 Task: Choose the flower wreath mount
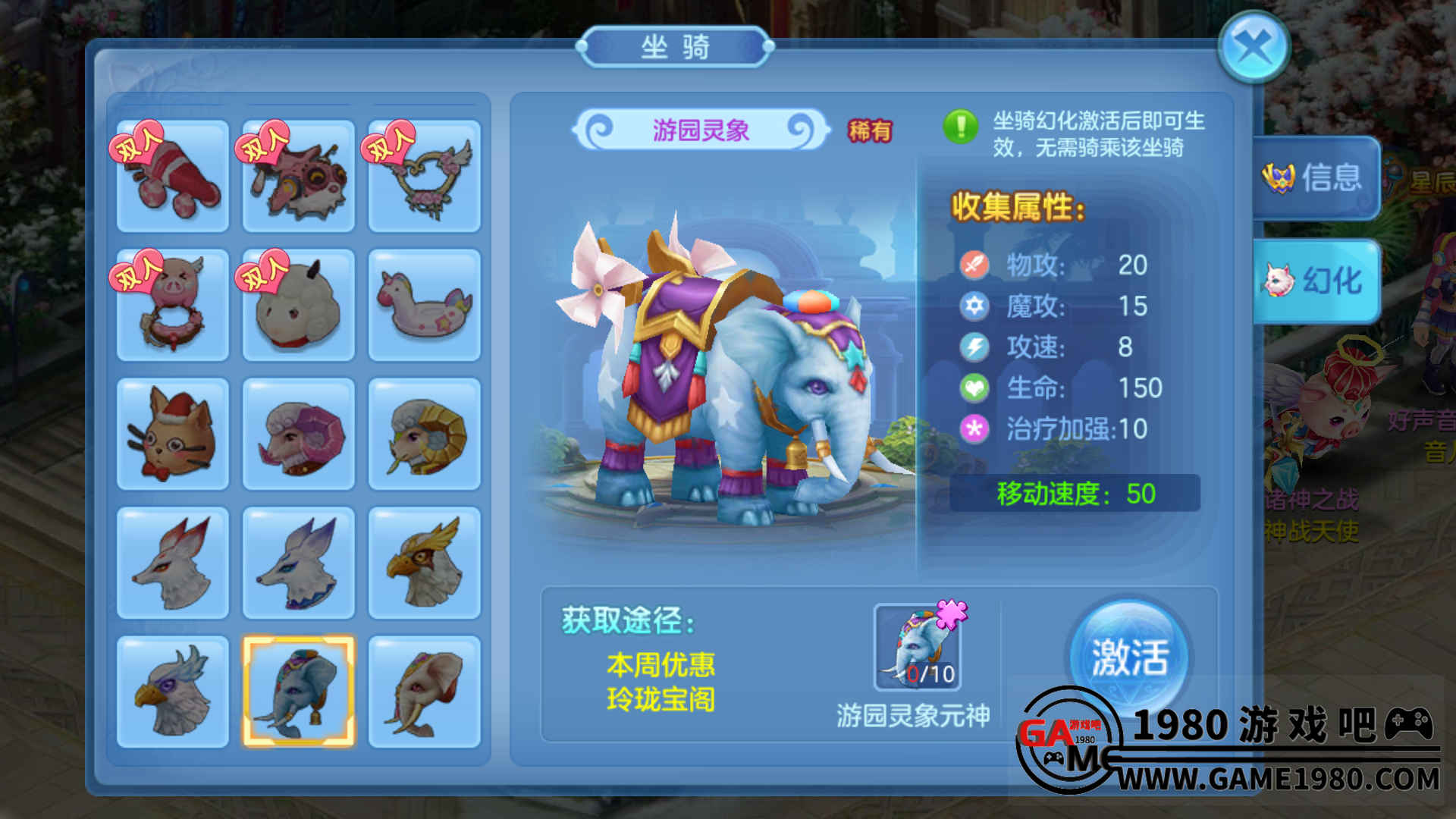(x=425, y=176)
